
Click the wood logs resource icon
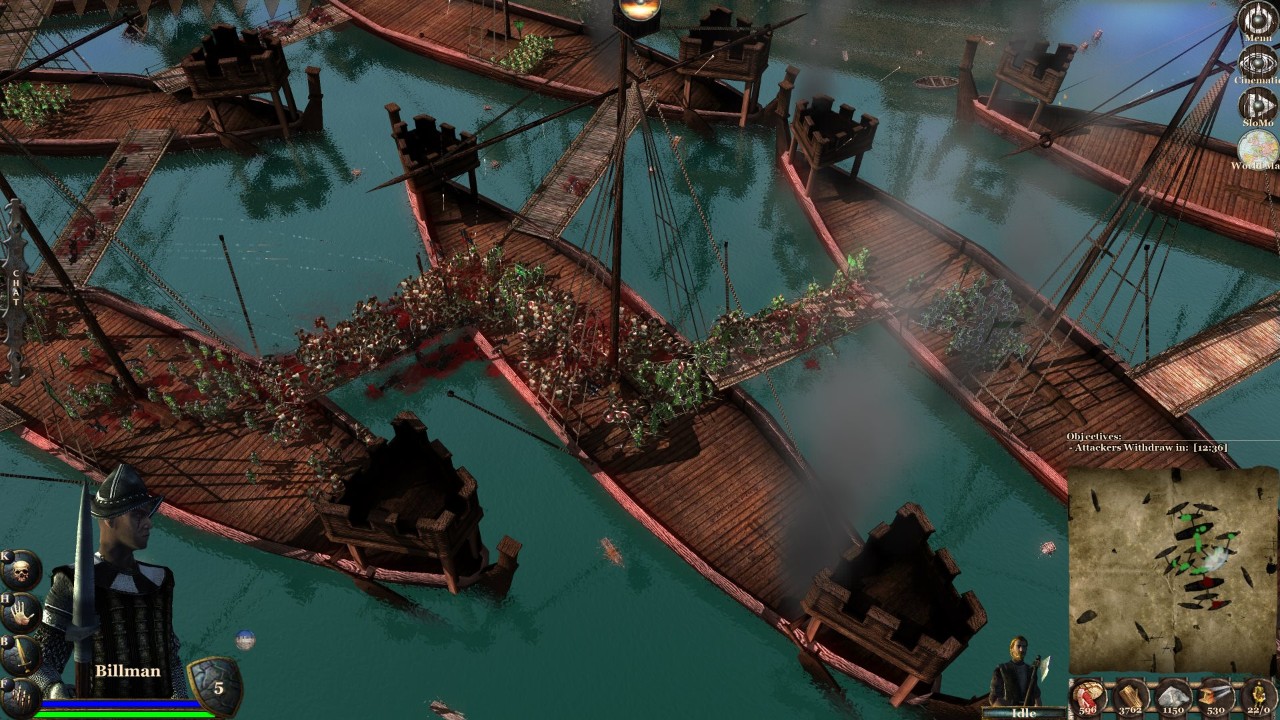pos(1130,697)
